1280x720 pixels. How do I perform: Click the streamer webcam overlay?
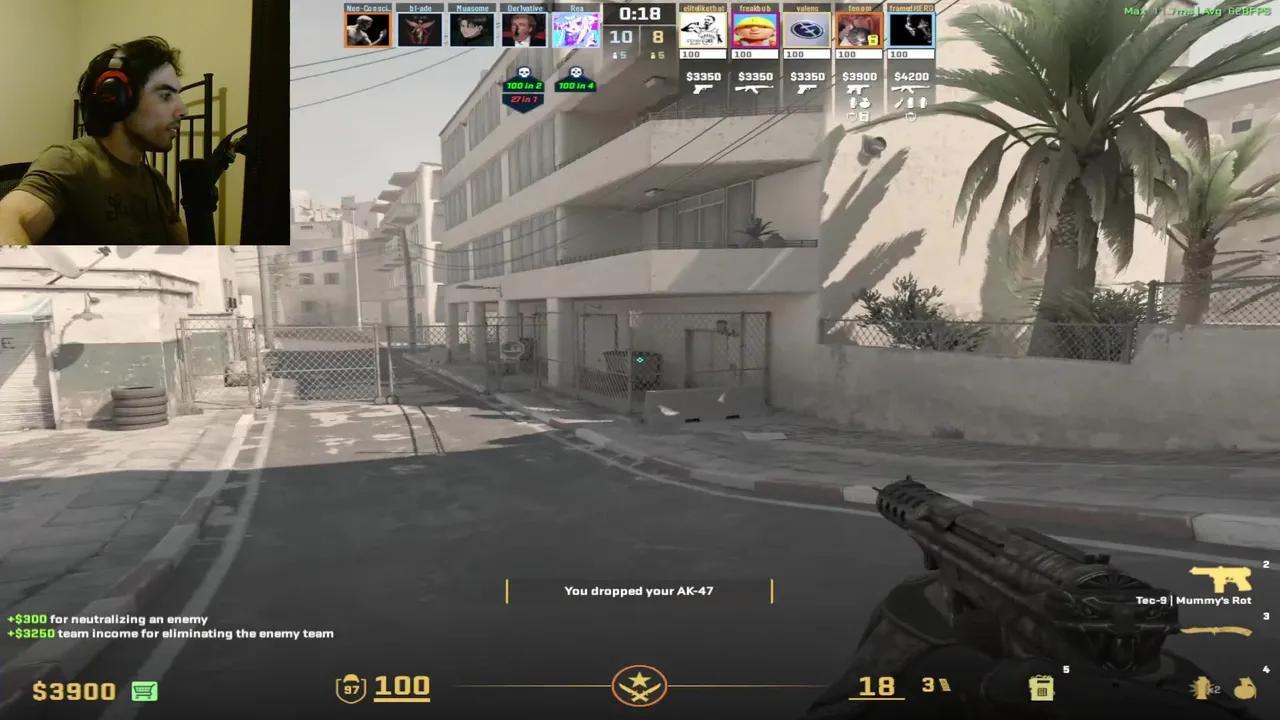pos(144,120)
